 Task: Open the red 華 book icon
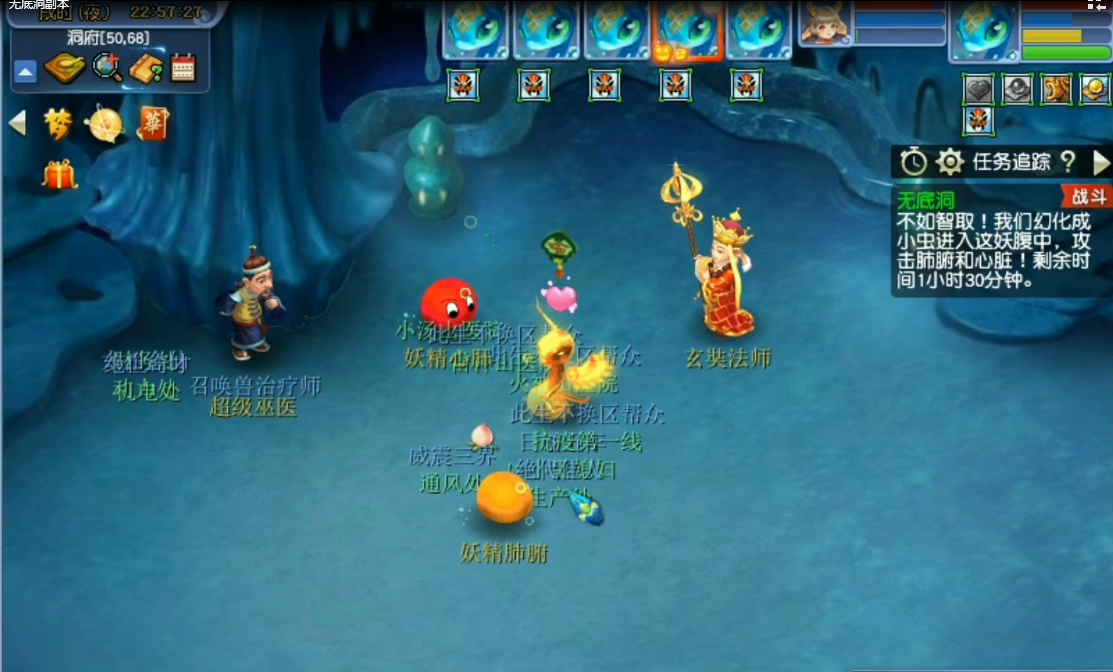(153, 123)
